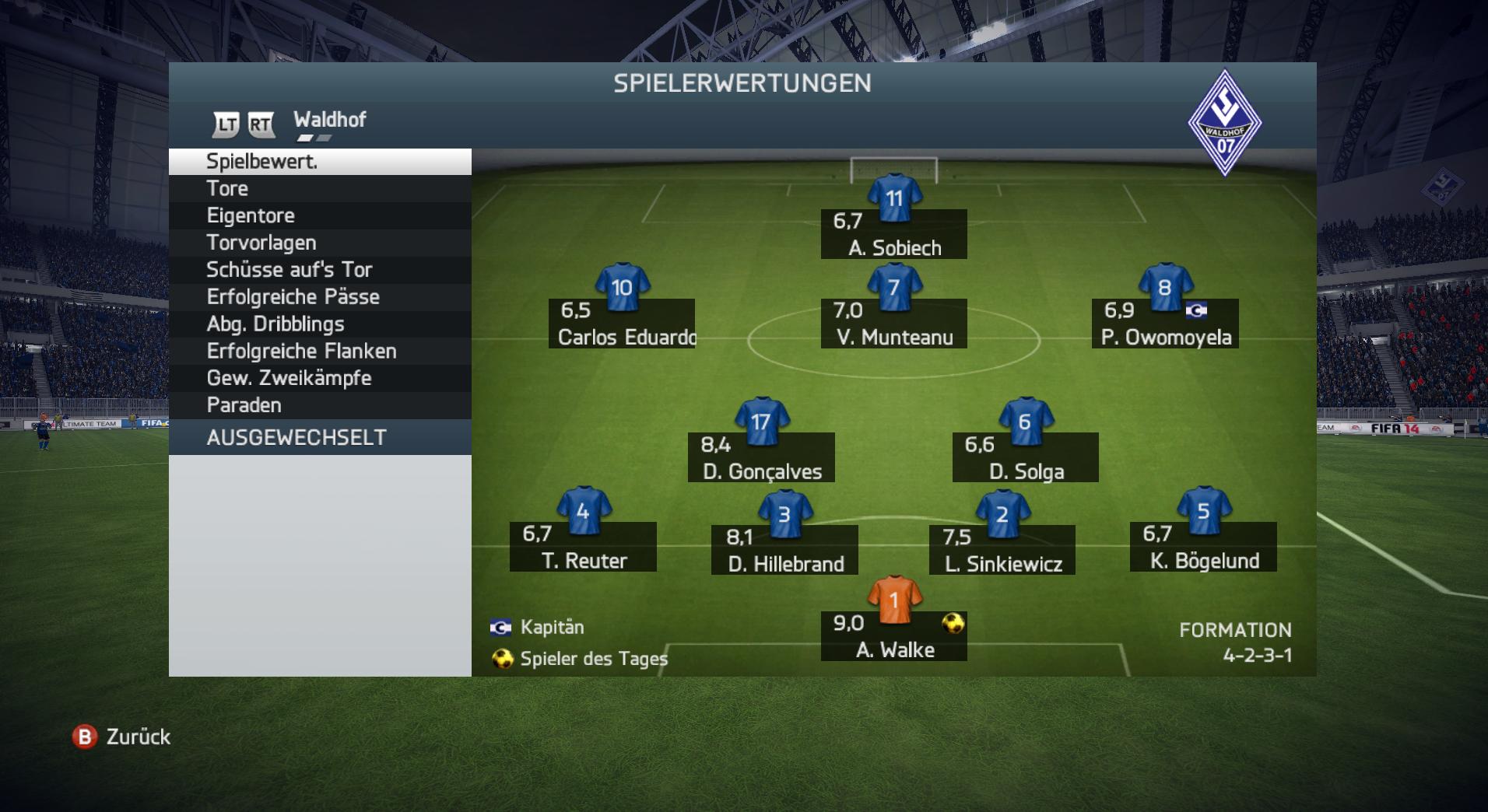Select the Paraden stat entry
The image size is (1488, 812).
click(319, 405)
